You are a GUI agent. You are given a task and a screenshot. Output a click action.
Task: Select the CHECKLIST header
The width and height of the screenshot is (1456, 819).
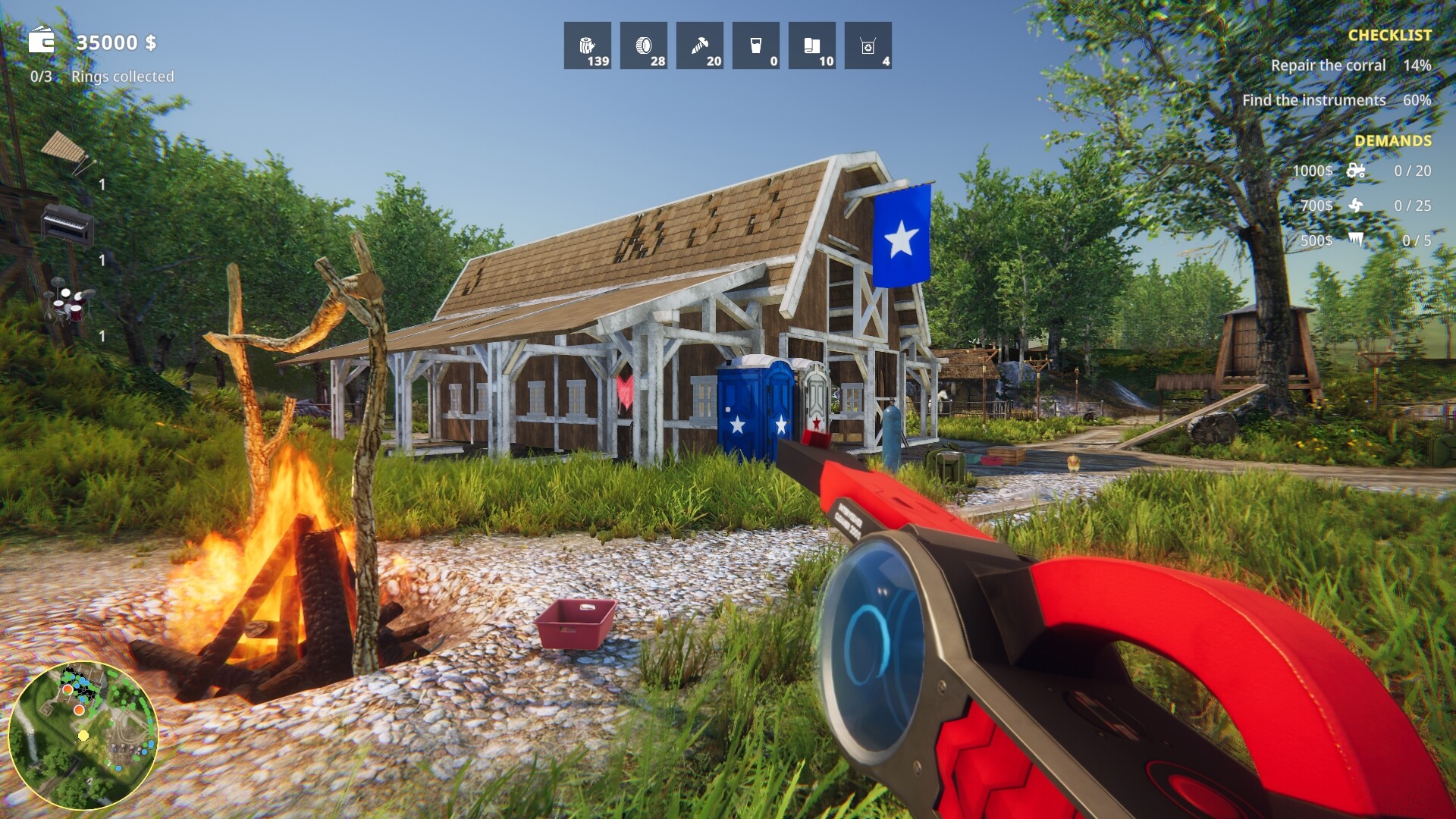pos(1391,34)
